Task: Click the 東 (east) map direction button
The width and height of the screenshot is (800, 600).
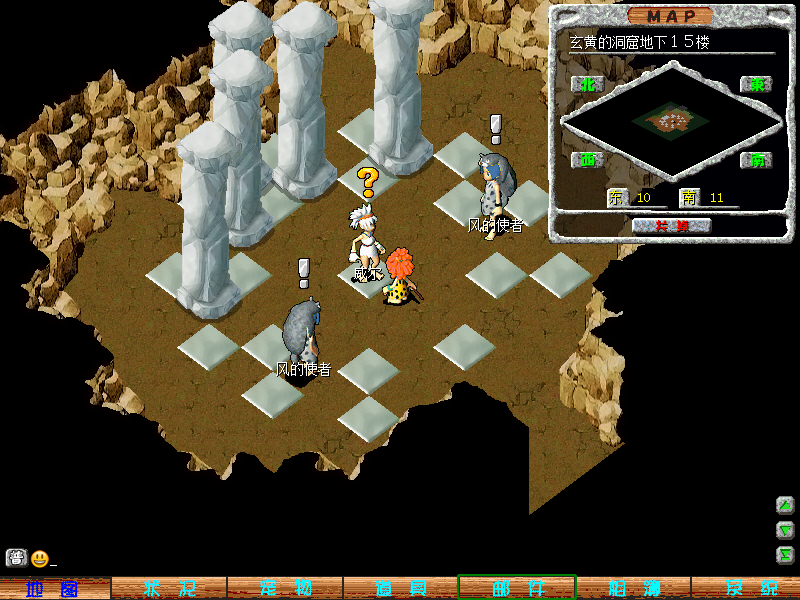Action: click(756, 84)
